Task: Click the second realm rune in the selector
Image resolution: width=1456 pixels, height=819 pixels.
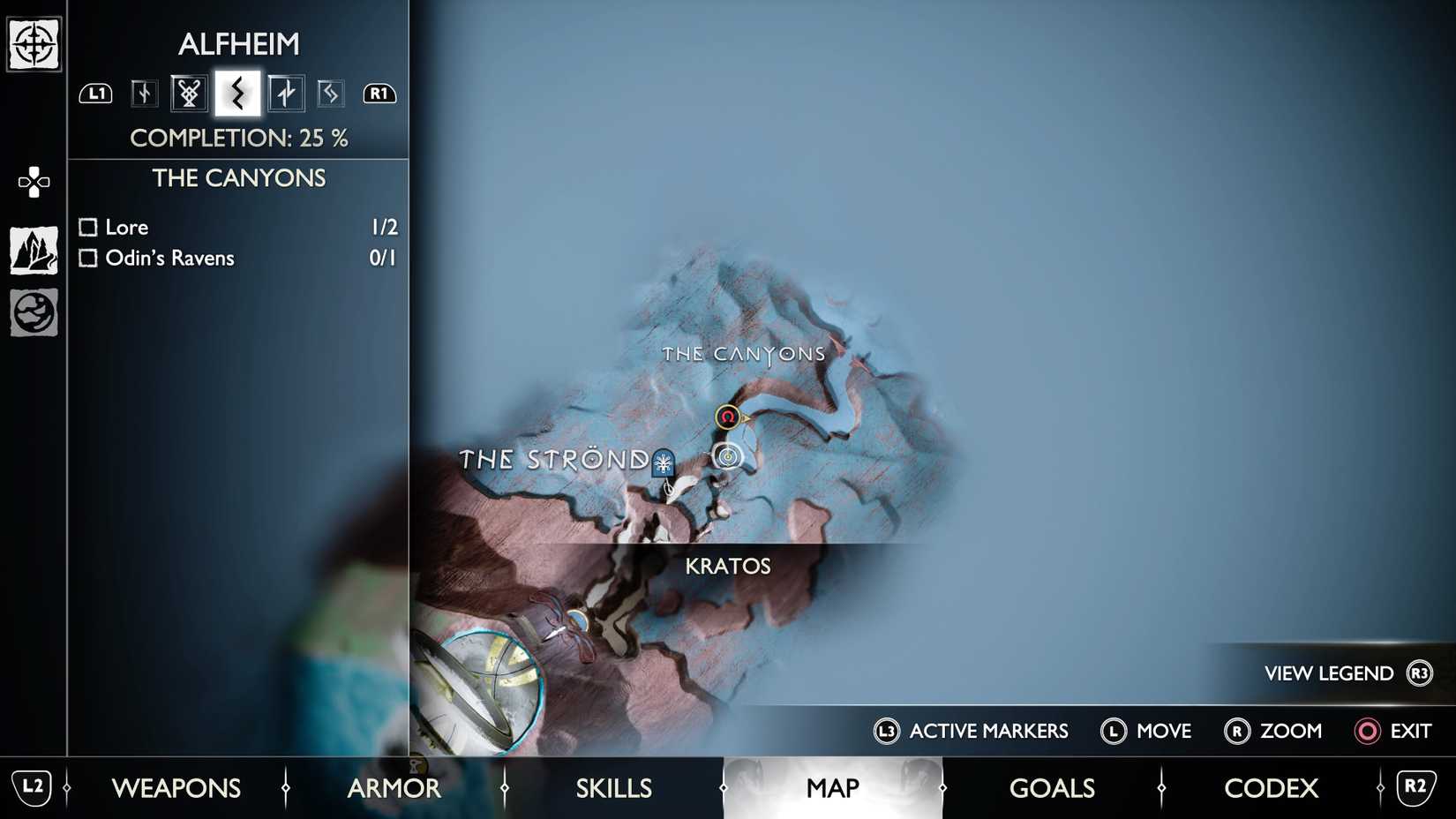Action: pos(187,93)
